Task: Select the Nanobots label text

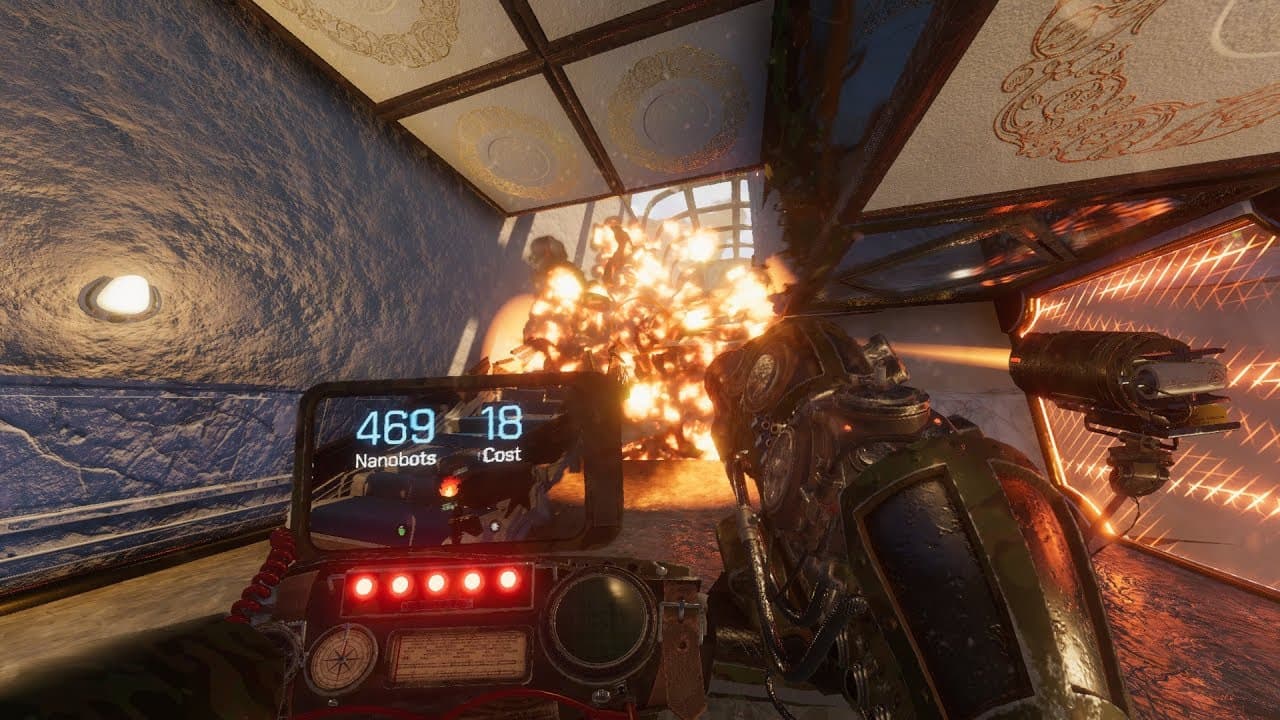Action: coord(394,460)
